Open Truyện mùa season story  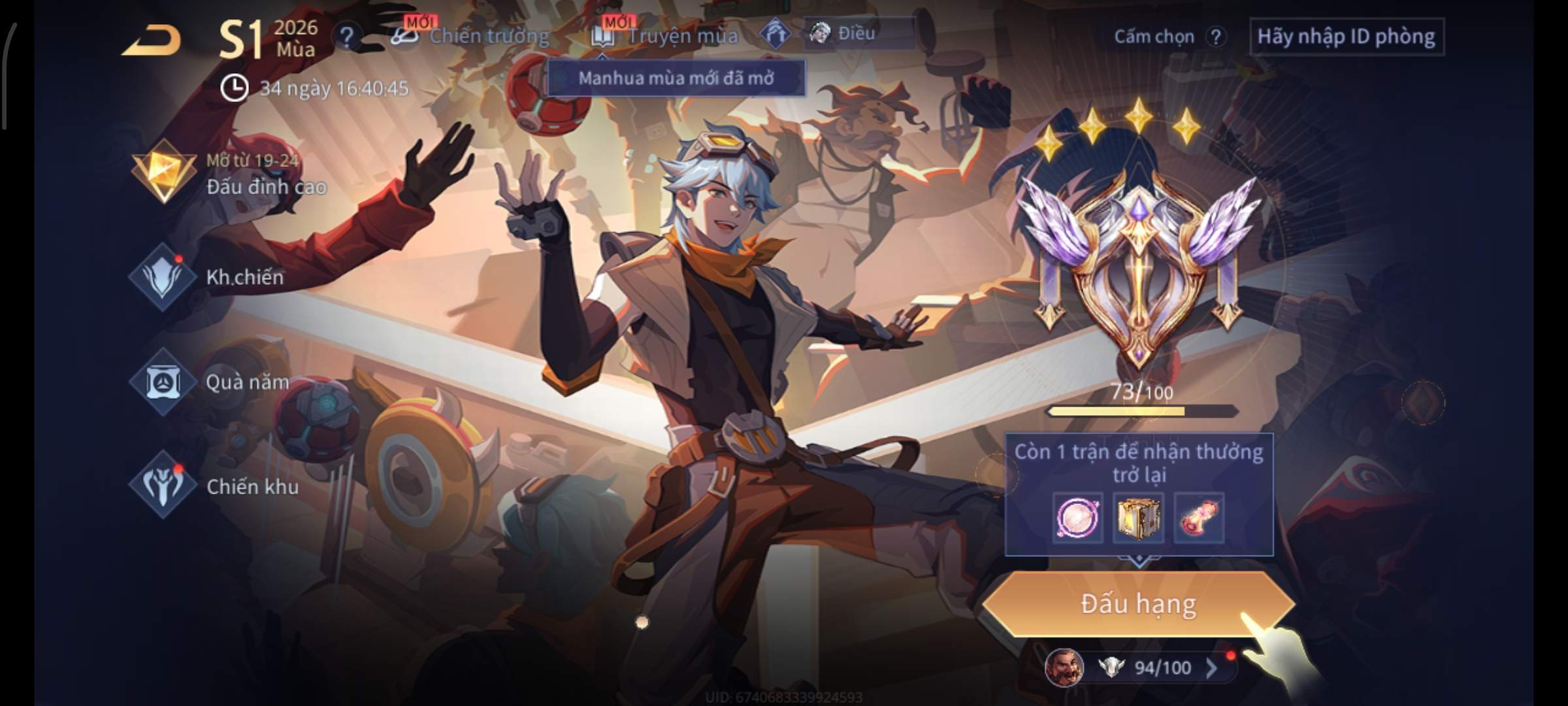[x=666, y=36]
